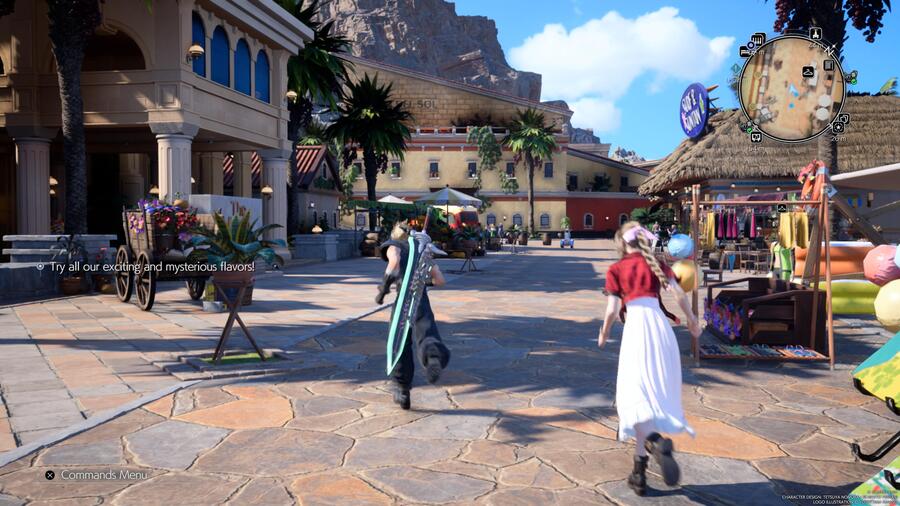Click the speech bubble marker below the minimap
Viewport: 900px width, 506px height.
click(x=756, y=136)
